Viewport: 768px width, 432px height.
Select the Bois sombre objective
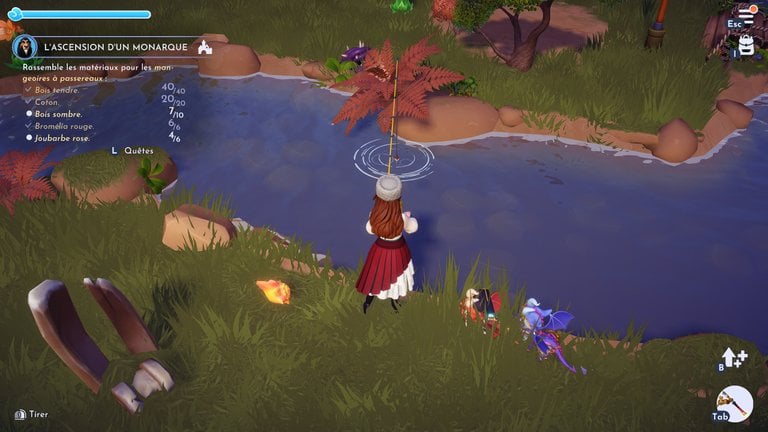coord(63,114)
